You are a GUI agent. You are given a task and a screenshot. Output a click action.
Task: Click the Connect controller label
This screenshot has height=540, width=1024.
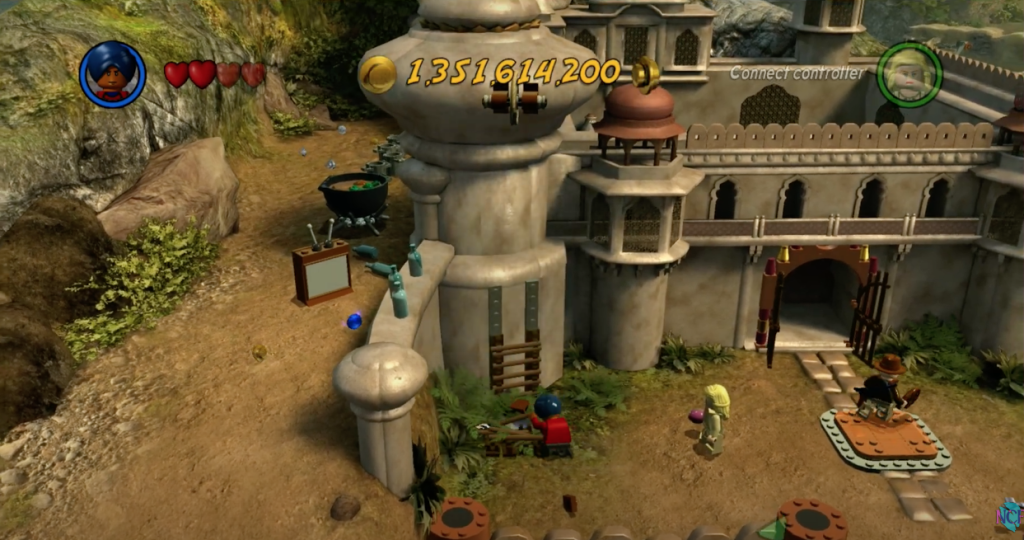click(x=796, y=72)
